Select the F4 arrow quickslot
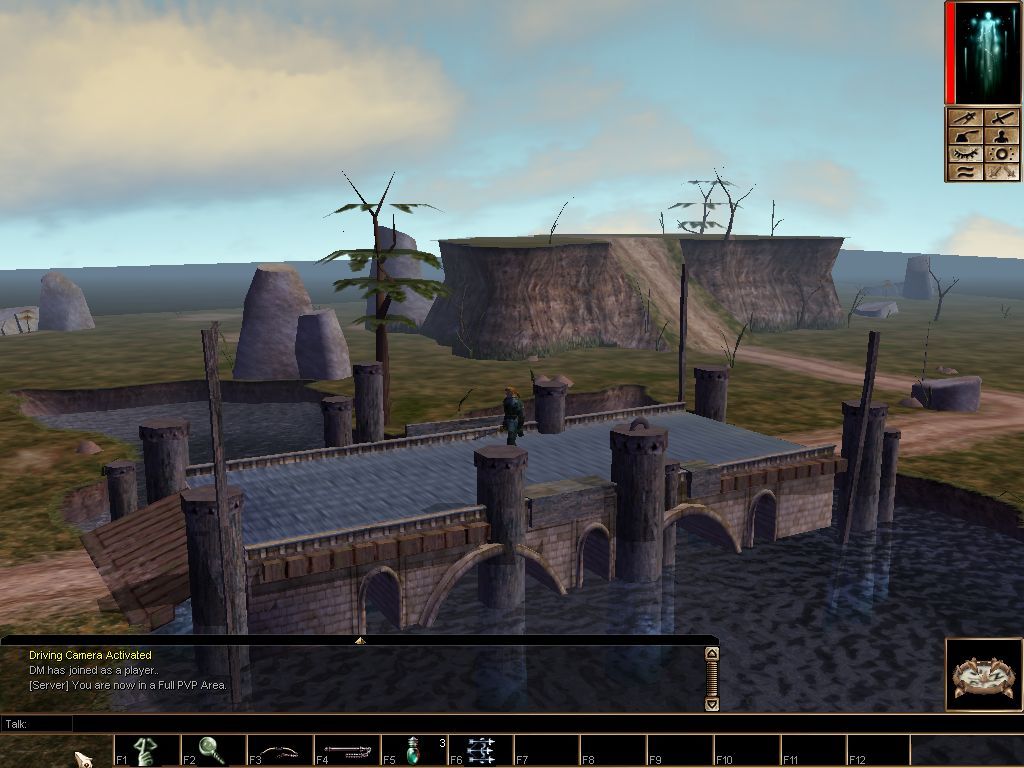This screenshot has width=1024, height=768. point(347,750)
